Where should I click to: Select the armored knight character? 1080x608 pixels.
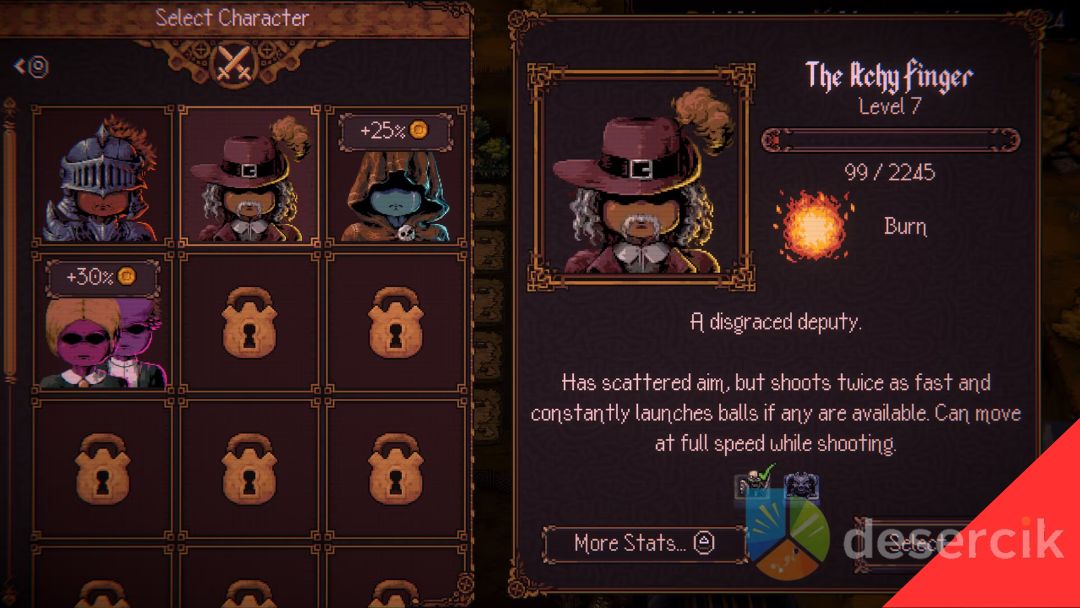(103, 176)
